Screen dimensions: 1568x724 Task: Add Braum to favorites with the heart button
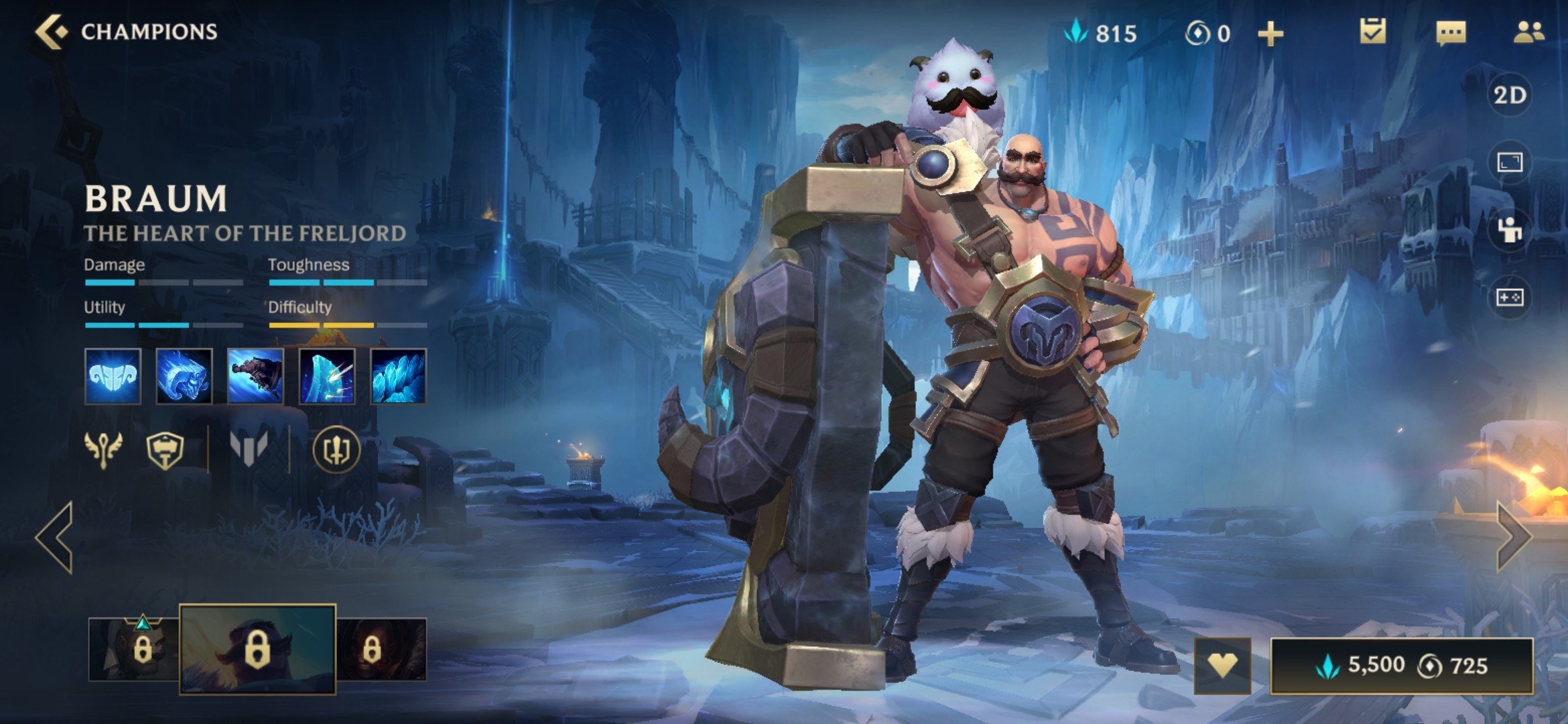(x=1222, y=666)
